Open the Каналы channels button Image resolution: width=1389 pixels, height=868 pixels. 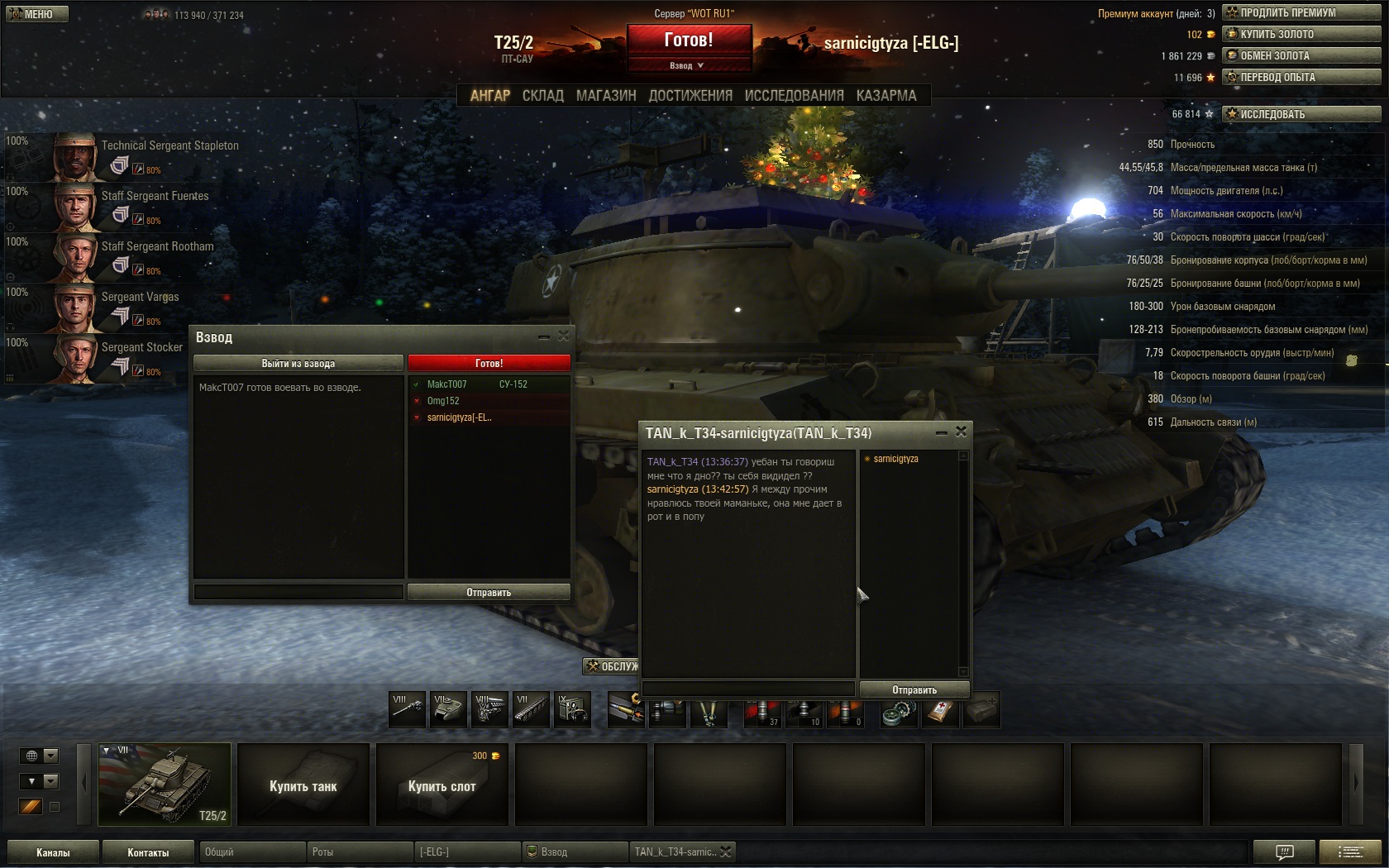[x=53, y=852]
